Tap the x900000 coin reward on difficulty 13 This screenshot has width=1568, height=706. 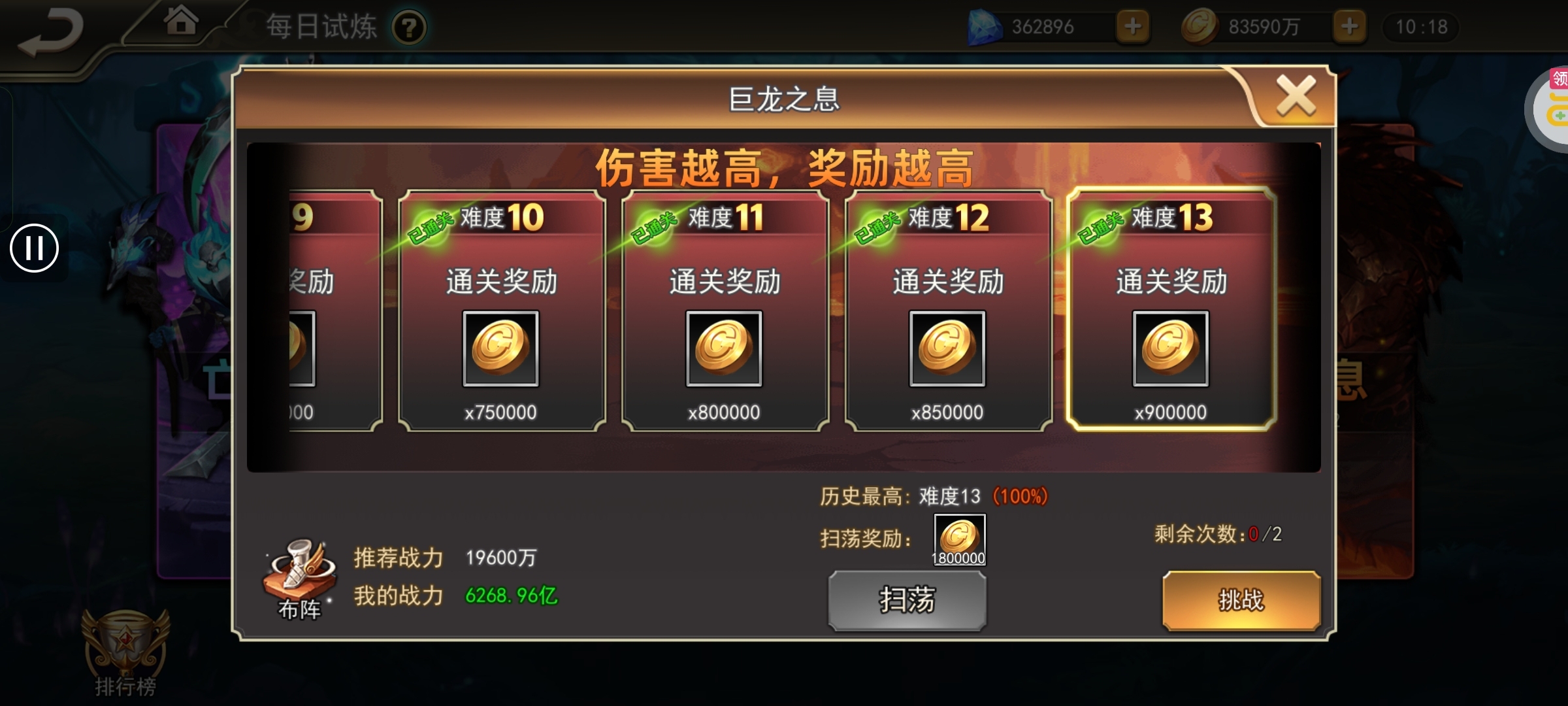pyautogui.click(x=1169, y=348)
